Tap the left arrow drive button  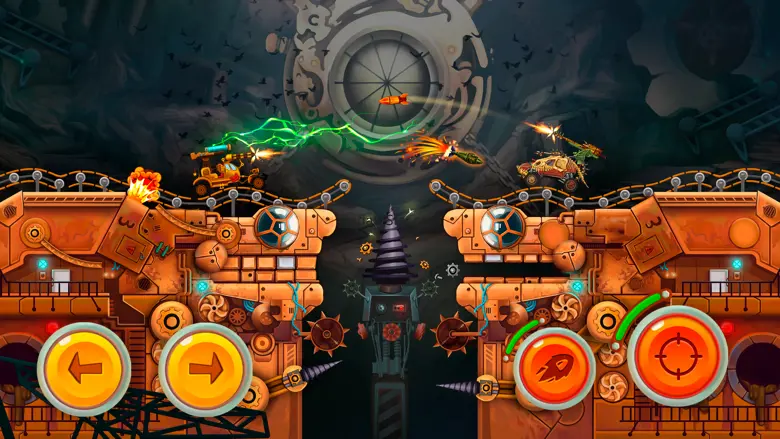(84, 369)
